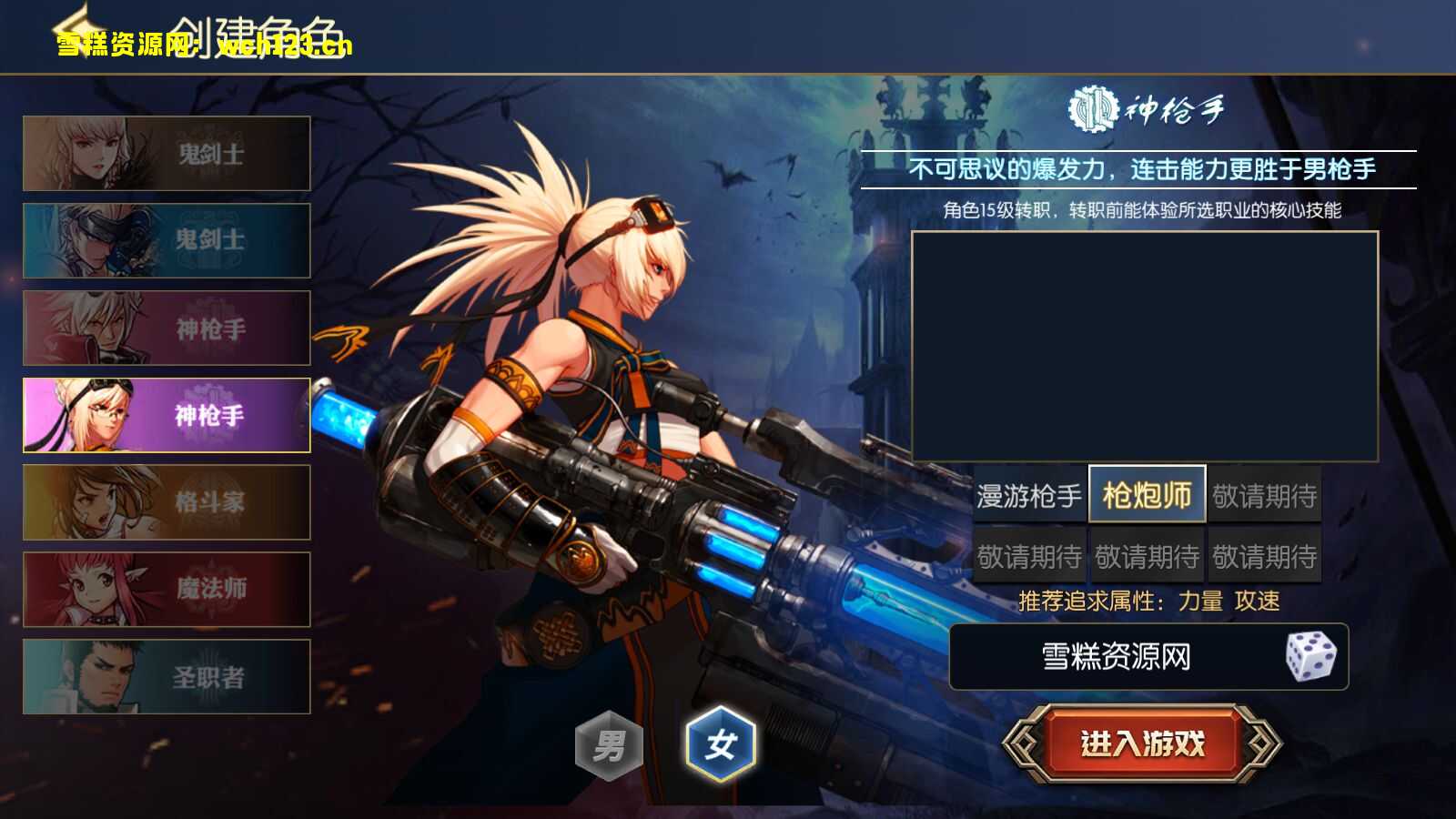The width and height of the screenshot is (1456, 819).
Task: Select the 魔法师 class portrait
Action: click(167, 589)
